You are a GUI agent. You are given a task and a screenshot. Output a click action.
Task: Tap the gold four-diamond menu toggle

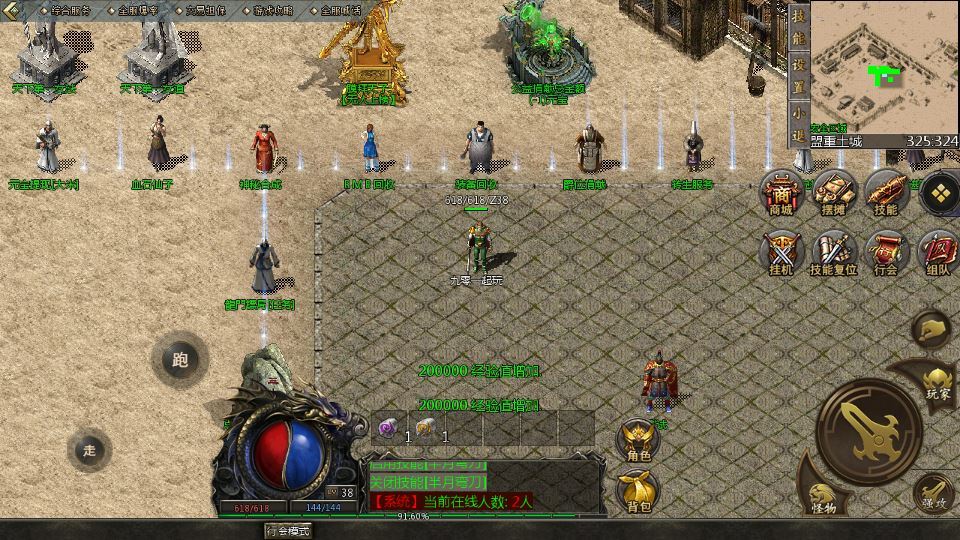pyautogui.click(x=938, y=192)
